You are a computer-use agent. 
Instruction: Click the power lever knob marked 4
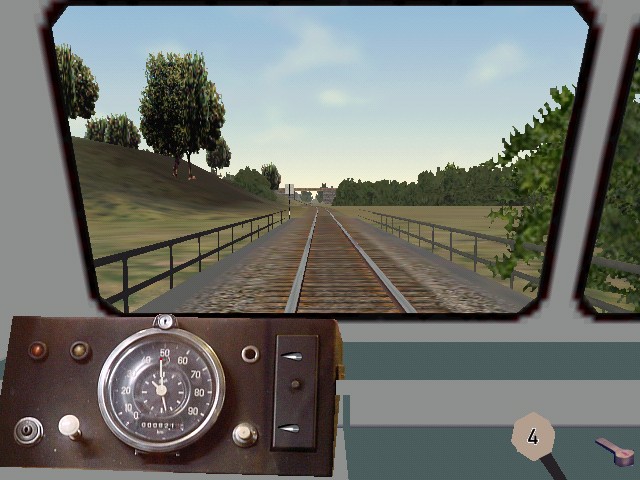(x=533, y=436)
